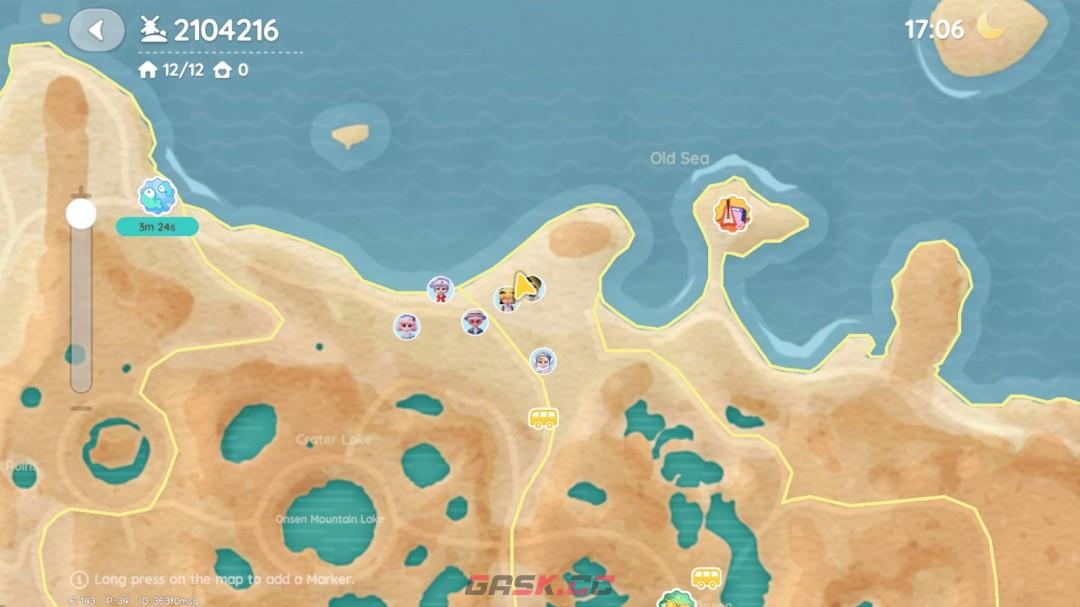Go back using the arrow button
The width and height of the screenshot is (1080, 607).
click(96, 30)
